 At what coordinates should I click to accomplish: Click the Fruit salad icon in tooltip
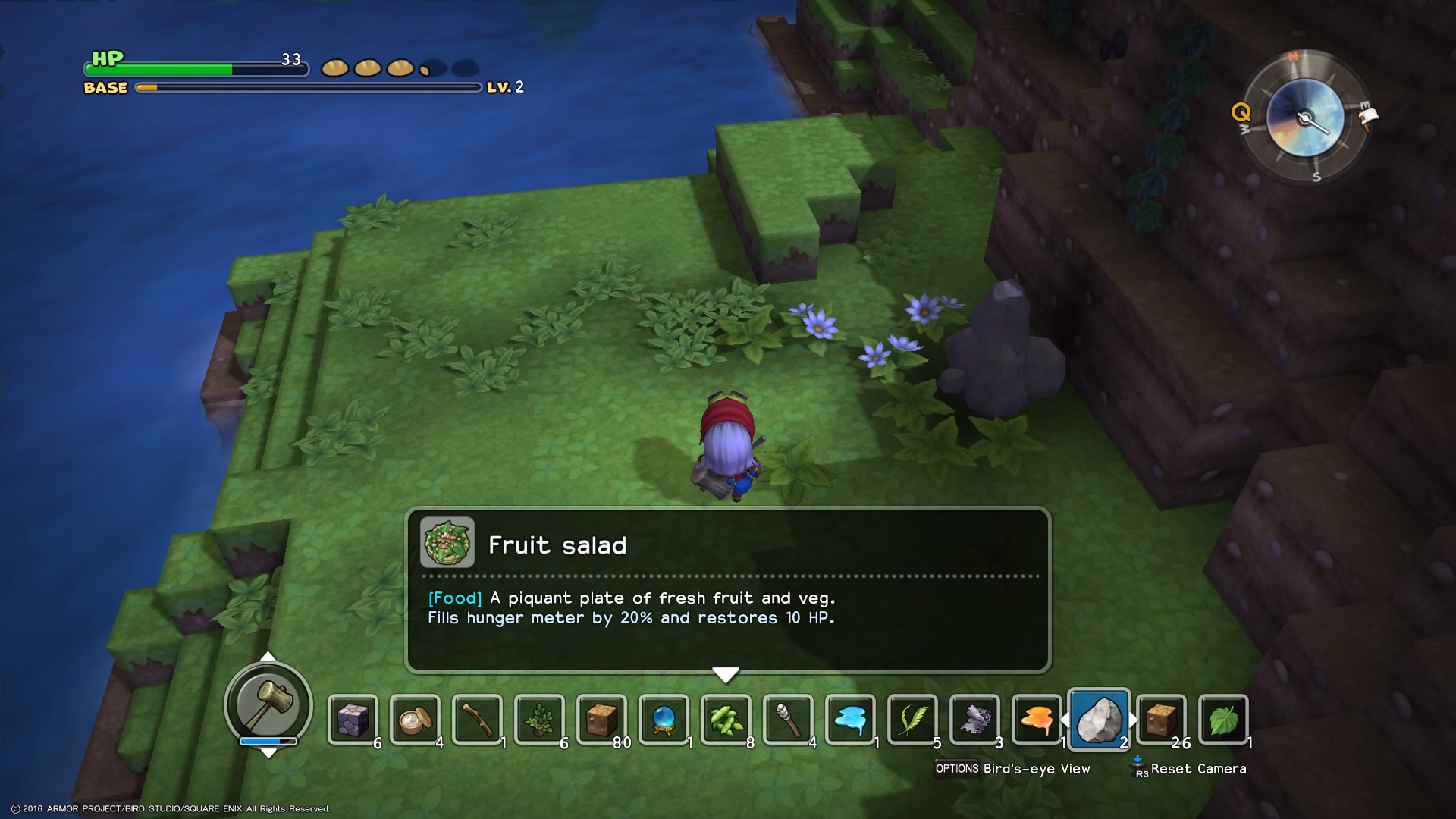447,543
